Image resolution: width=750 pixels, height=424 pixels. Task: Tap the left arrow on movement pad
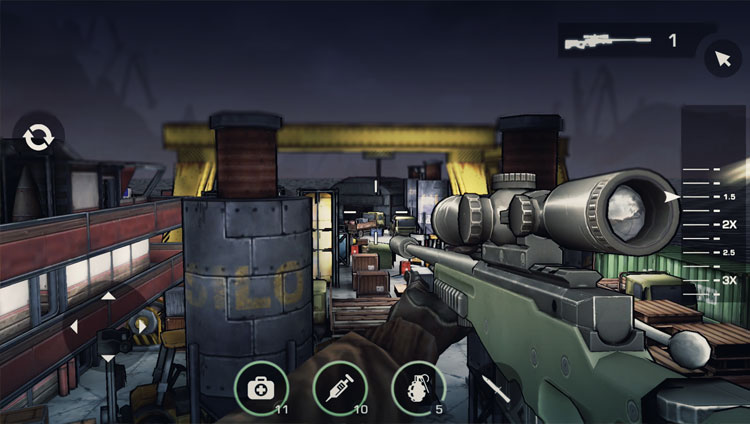(74, 326)
